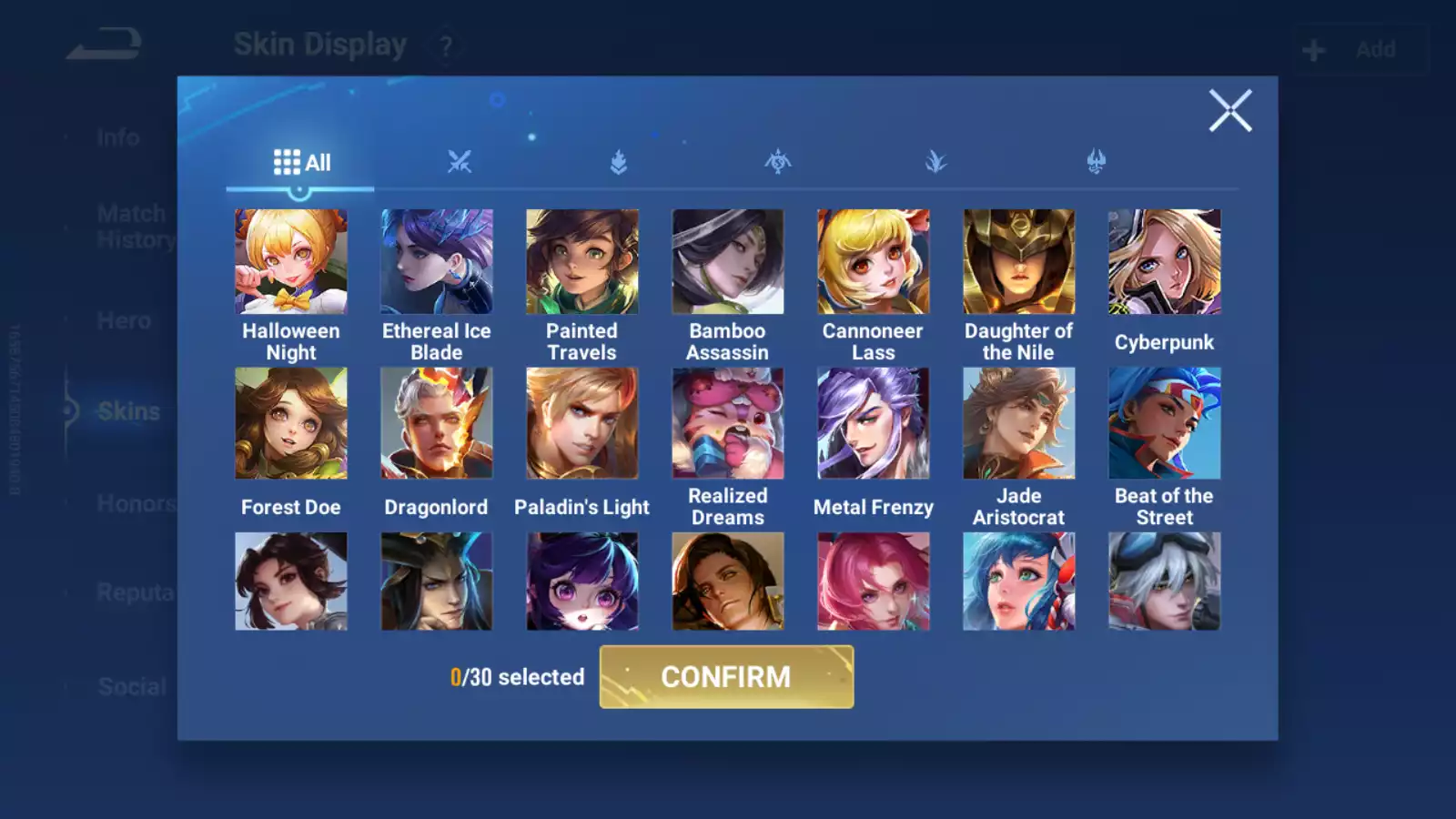Select the Paladin's Light skin thumbnail
Image resolution: width=1456 pixels, height=819 pixels.
point(581,422)
